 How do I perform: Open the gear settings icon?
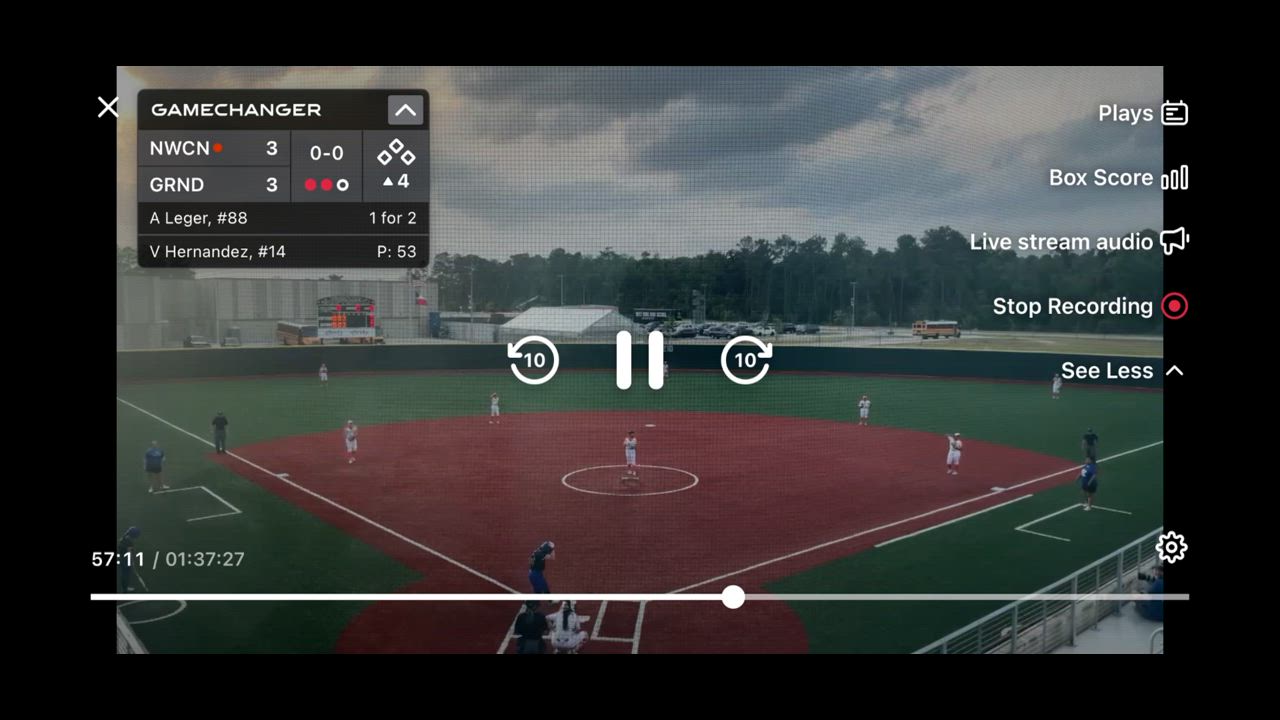(x=1171, y=547)
